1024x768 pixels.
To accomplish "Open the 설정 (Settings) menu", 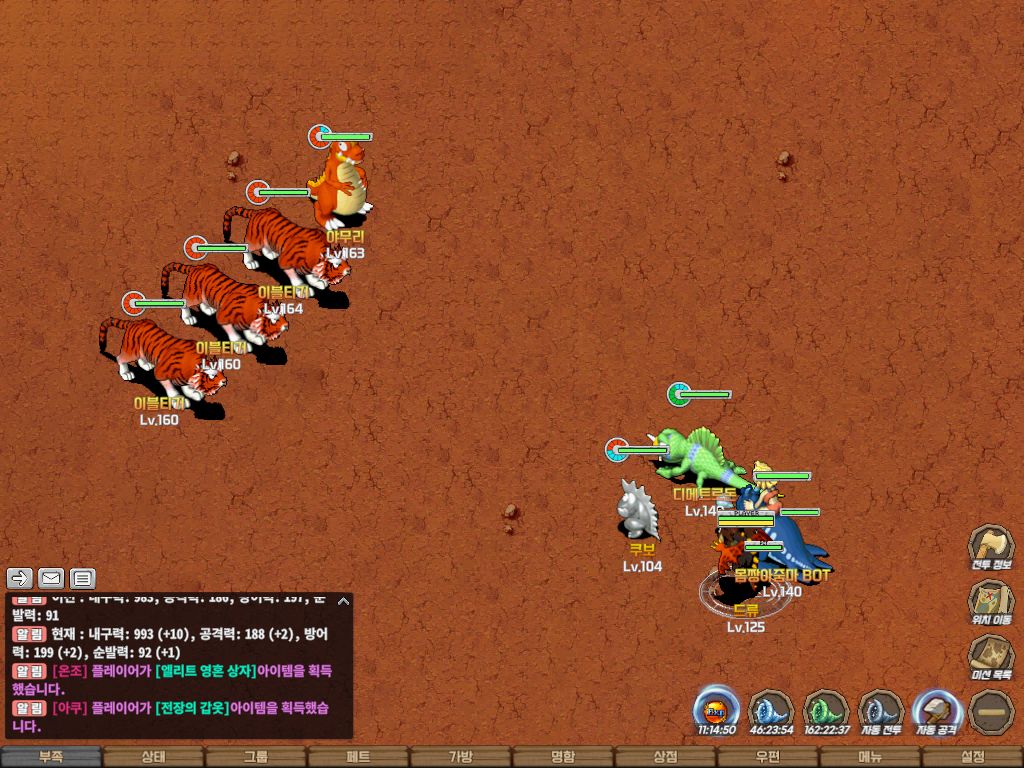I will 972,757.
